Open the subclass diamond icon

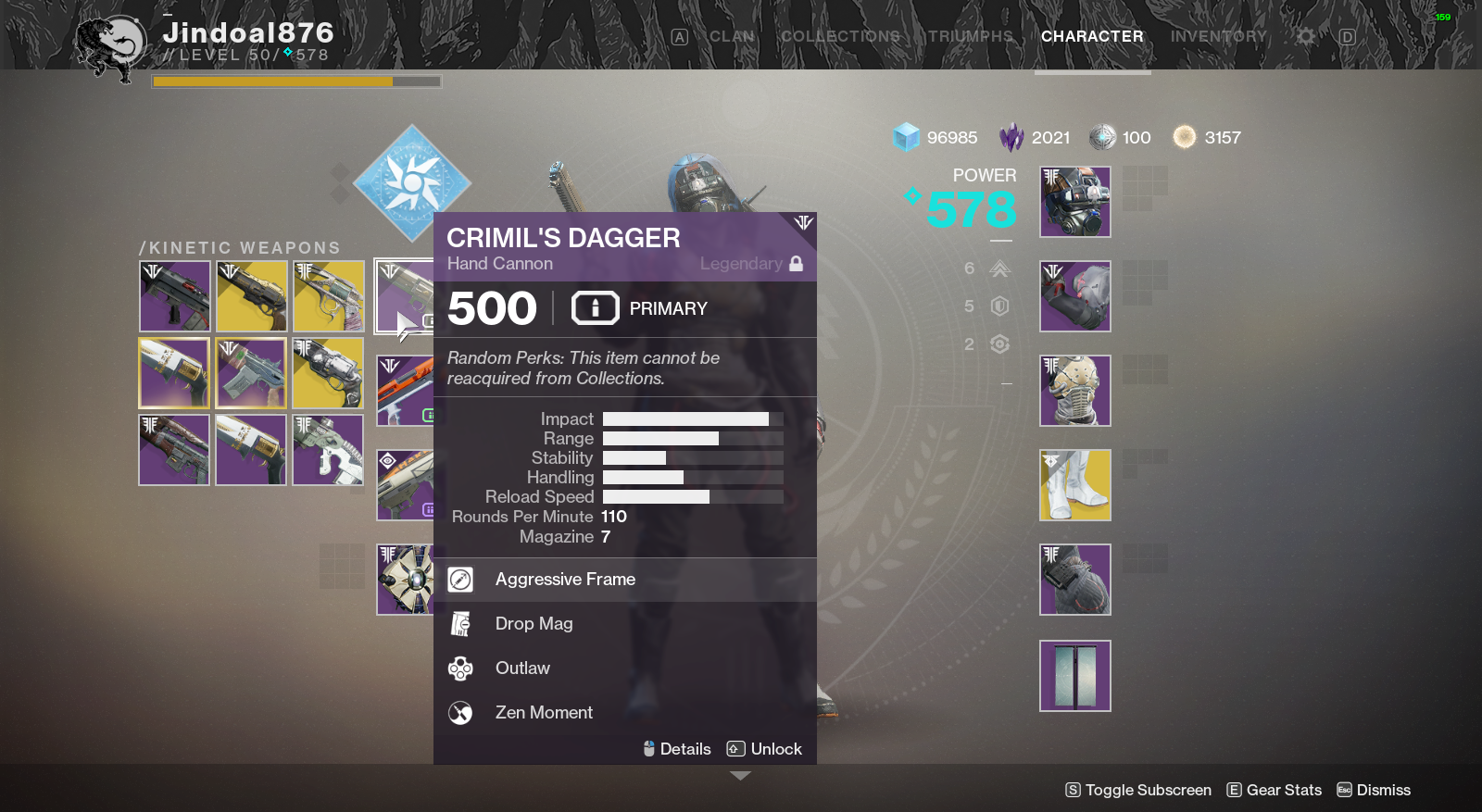click(x=411, y=183)
